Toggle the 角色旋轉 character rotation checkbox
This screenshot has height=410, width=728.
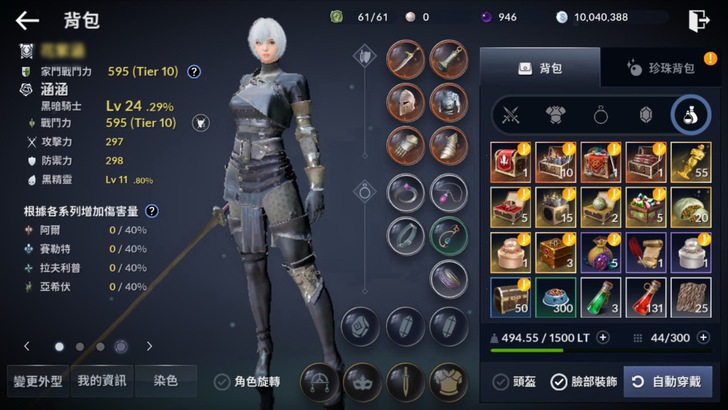(x=222, y=381)
